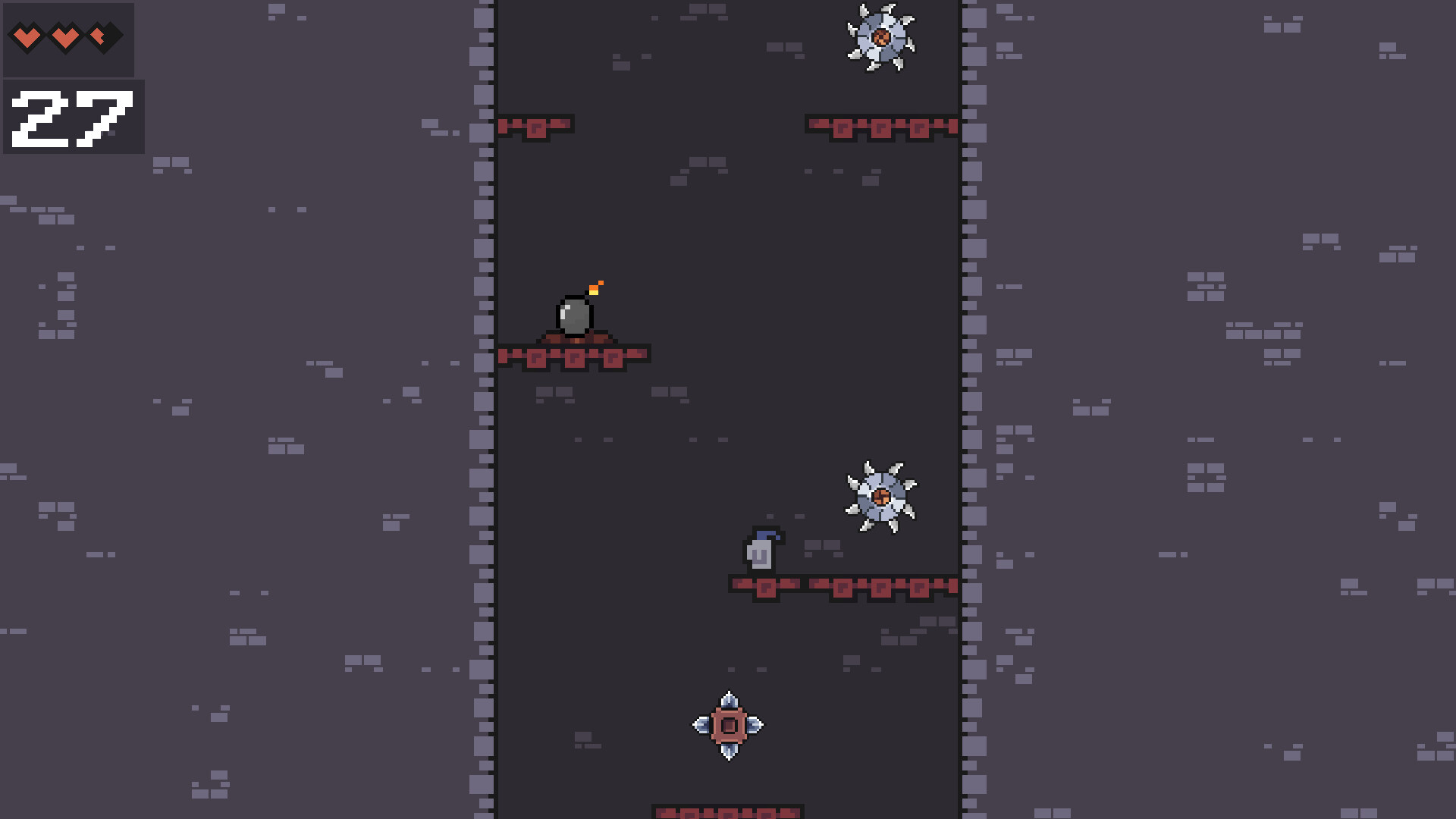This screenshot has height=819, width=1456.
Task: Click the four-pointed spike trap near the bottom
Action: point(729,725)
